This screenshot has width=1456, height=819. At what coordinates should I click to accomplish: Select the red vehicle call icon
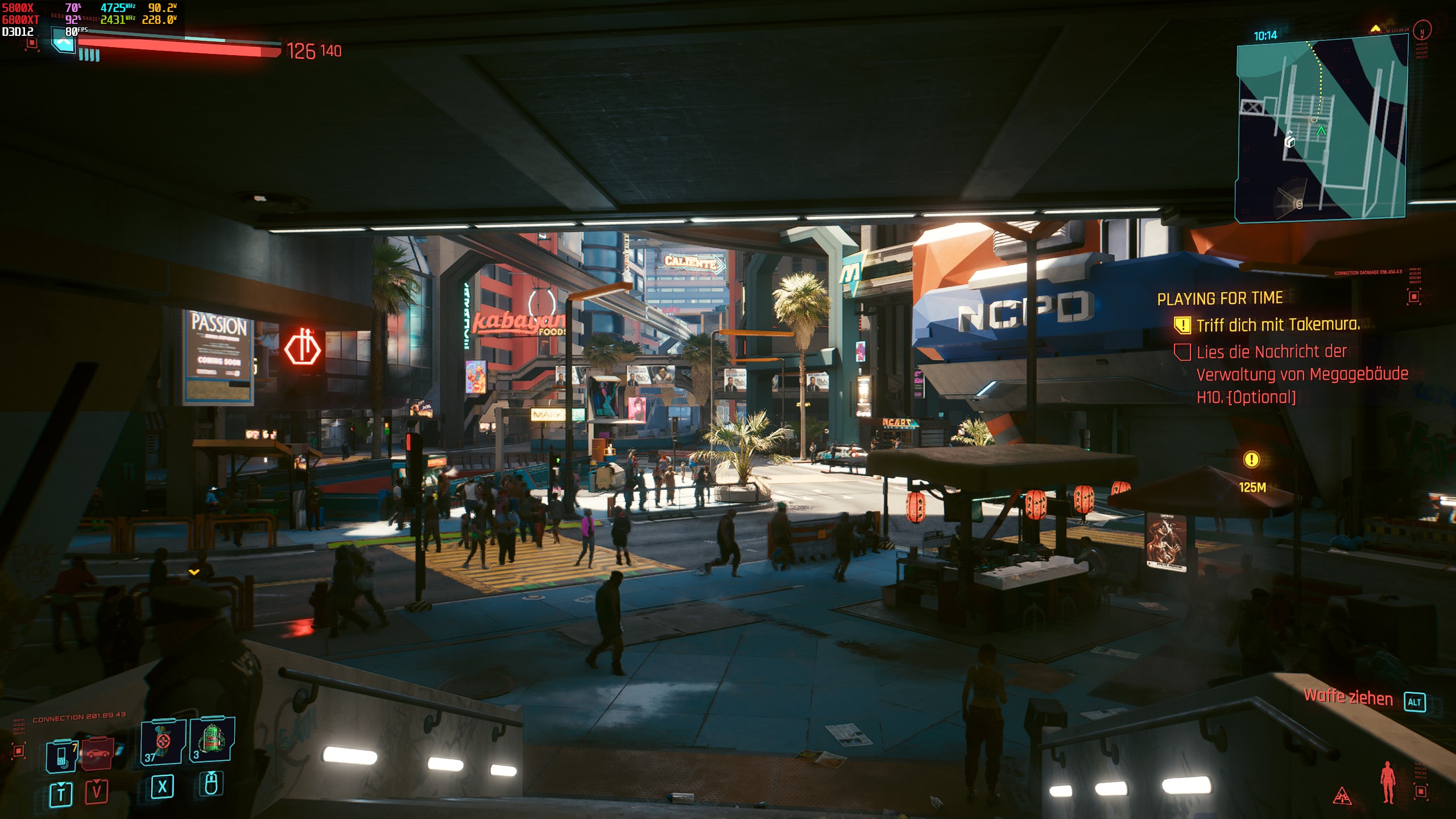(97, 754)
